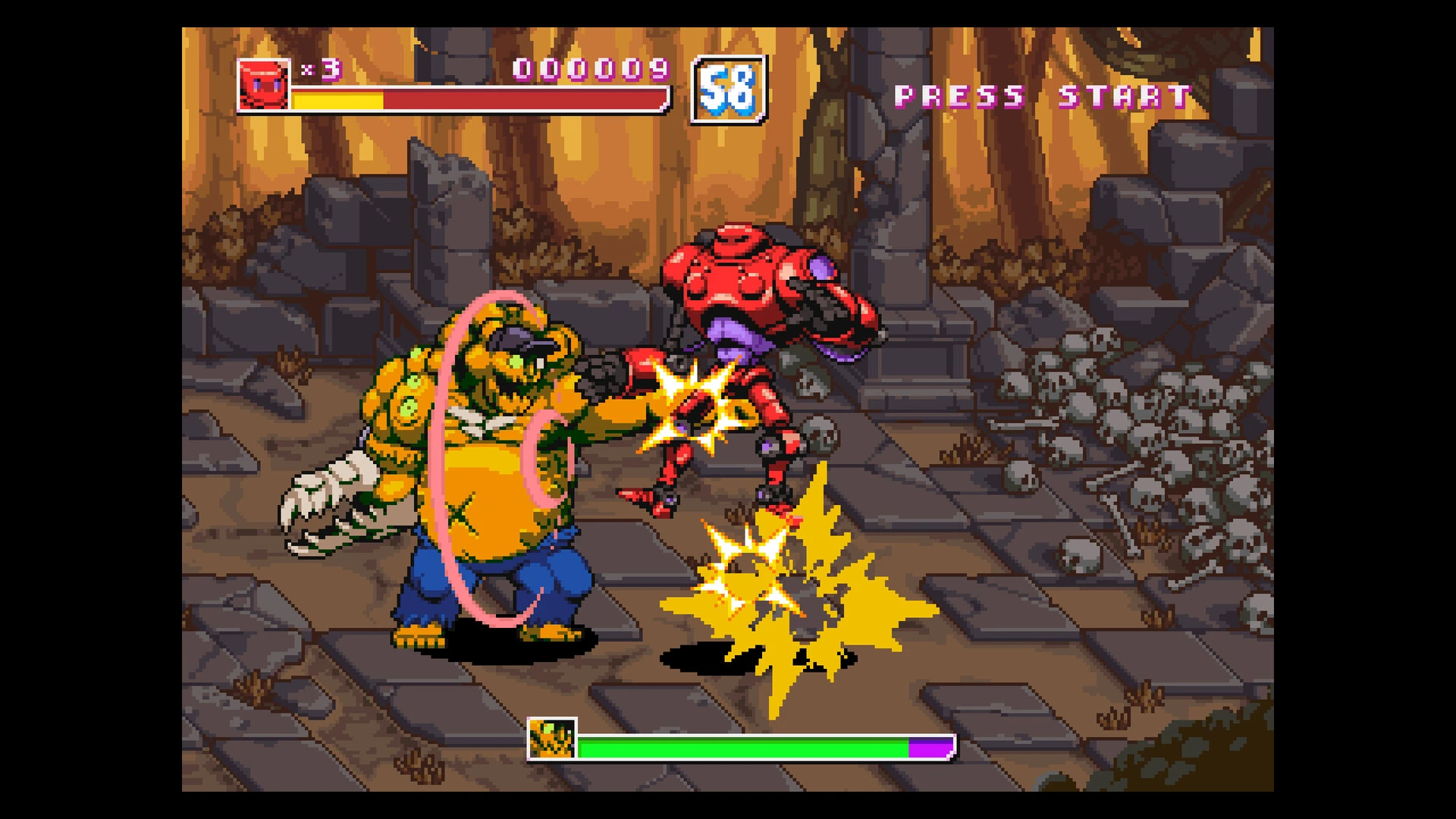Screen dimensions: 1456x819
Task: Click the player's red-and-yellow health bar
Action: (x=478, y=99)
